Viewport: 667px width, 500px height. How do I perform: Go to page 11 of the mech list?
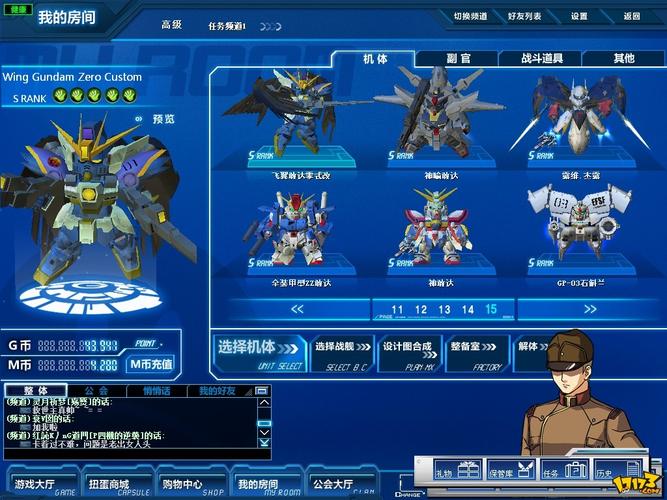pos(397,310)
